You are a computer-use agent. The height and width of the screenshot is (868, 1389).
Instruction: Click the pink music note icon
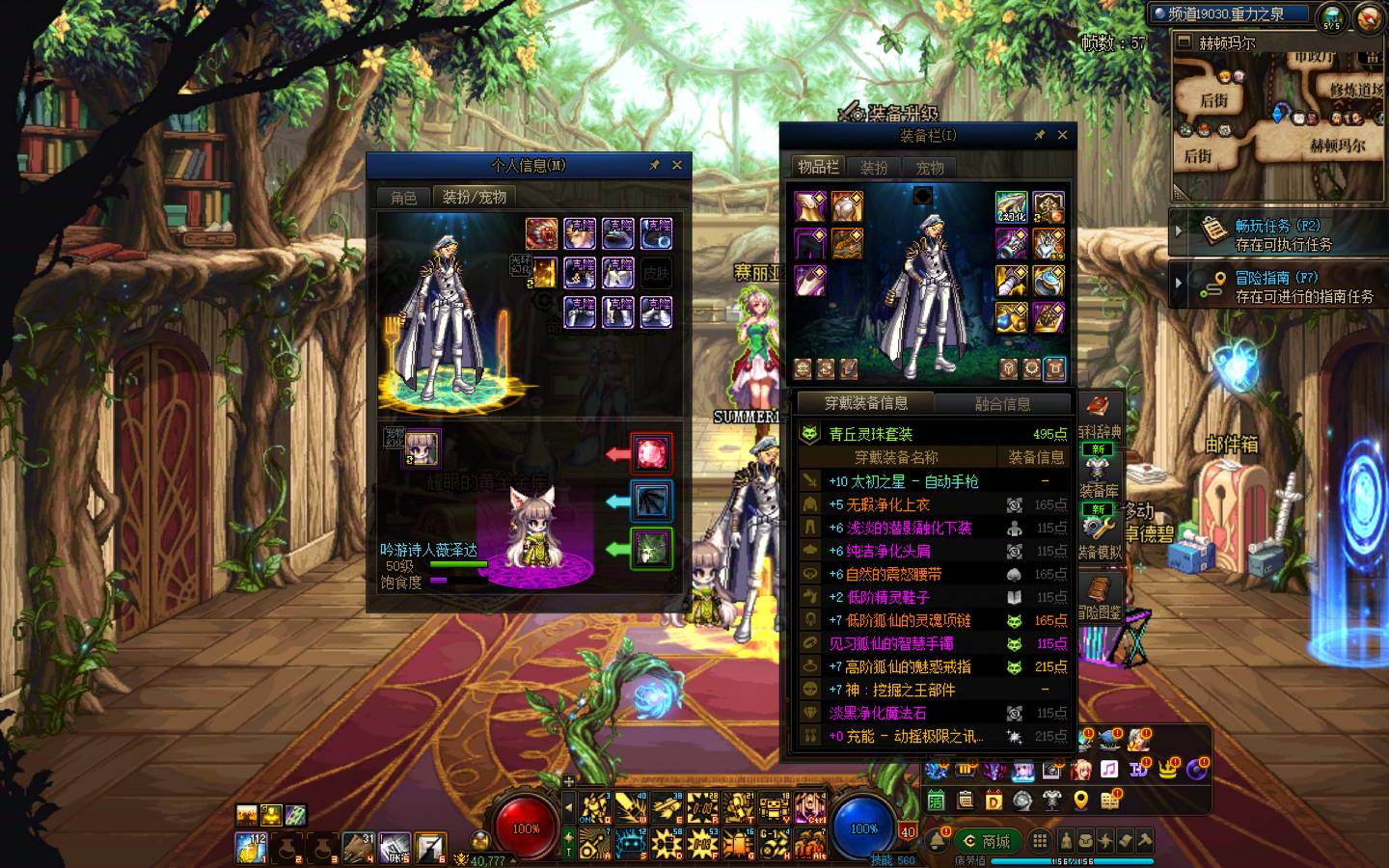click(x=1109, y=769)
